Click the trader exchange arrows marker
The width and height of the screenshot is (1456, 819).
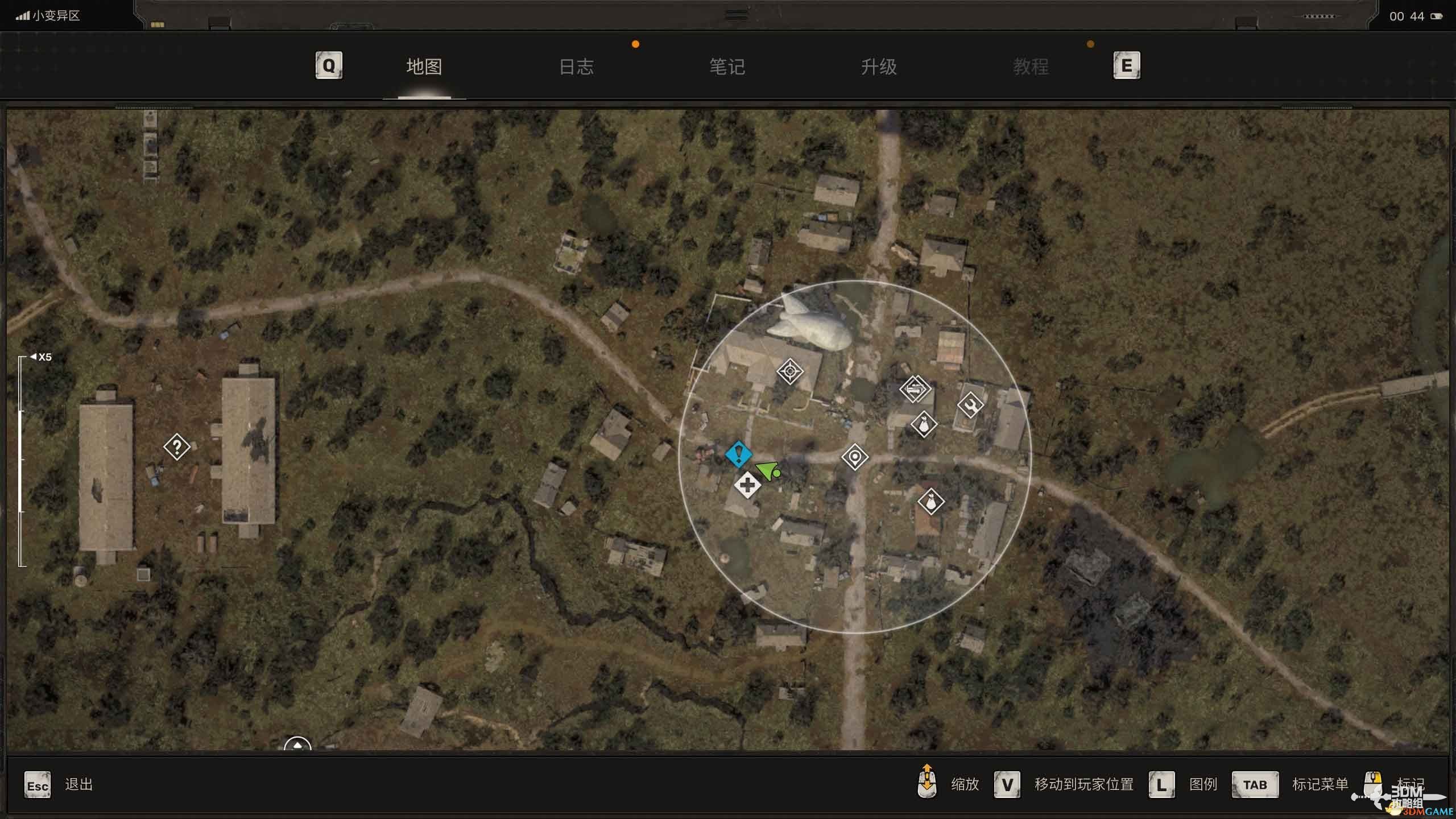tap(915, 389)
